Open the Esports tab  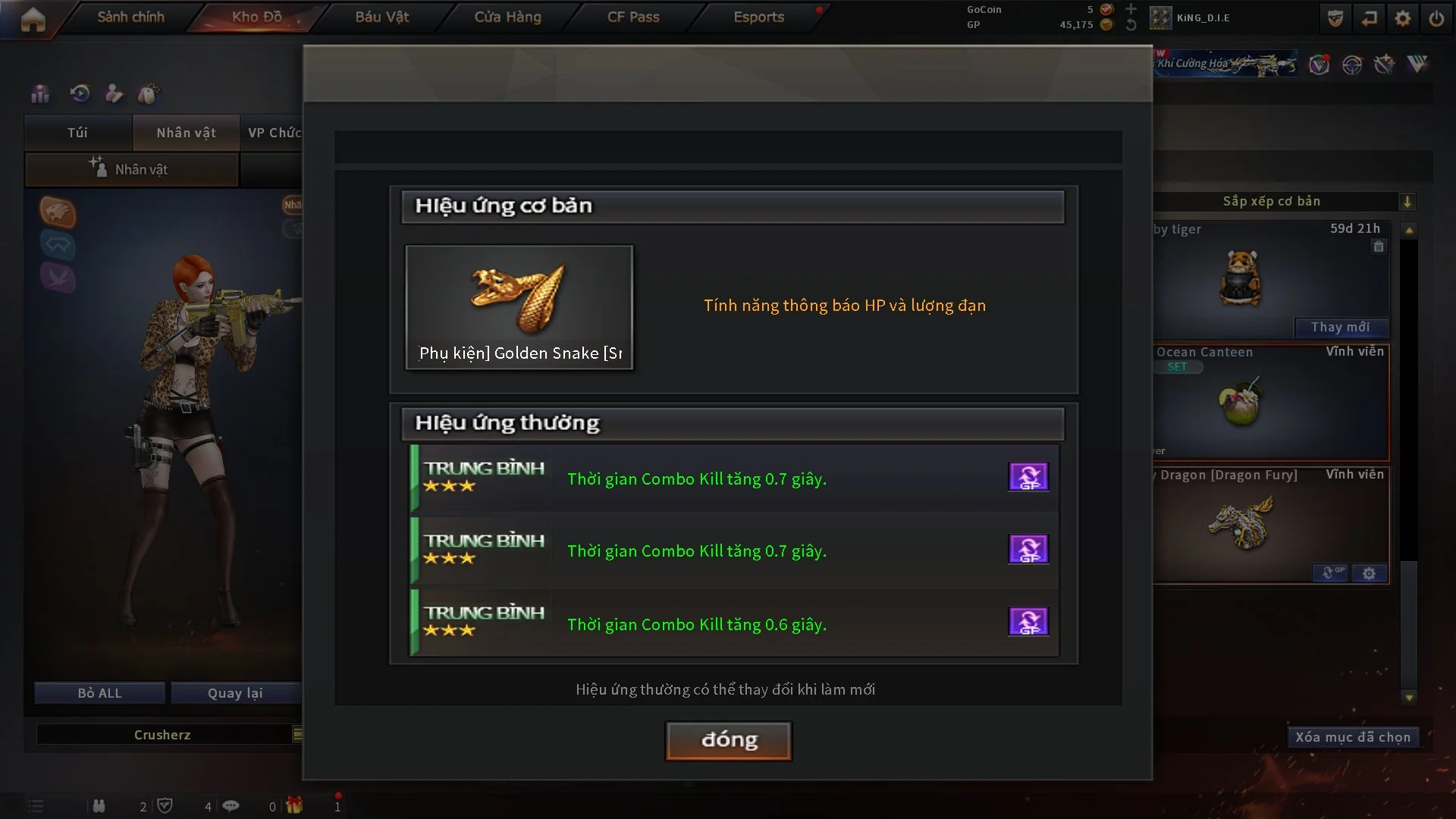758,17
